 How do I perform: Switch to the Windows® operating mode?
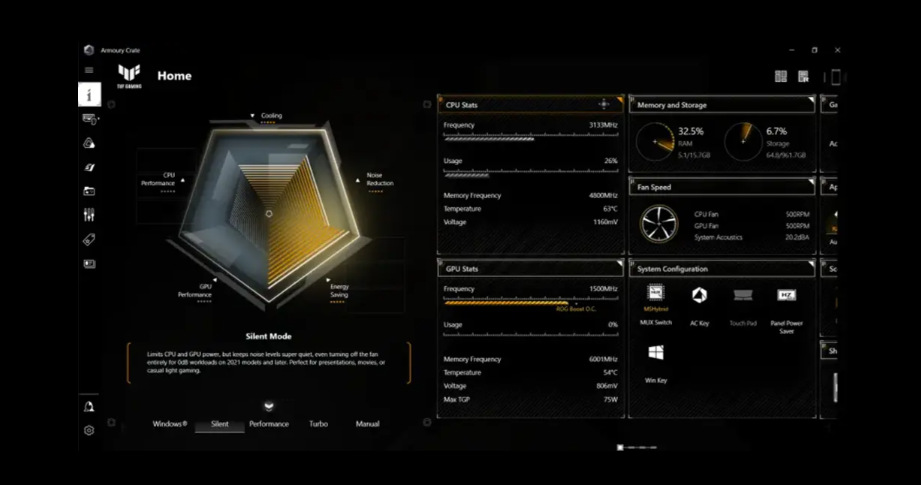(169, 424)
